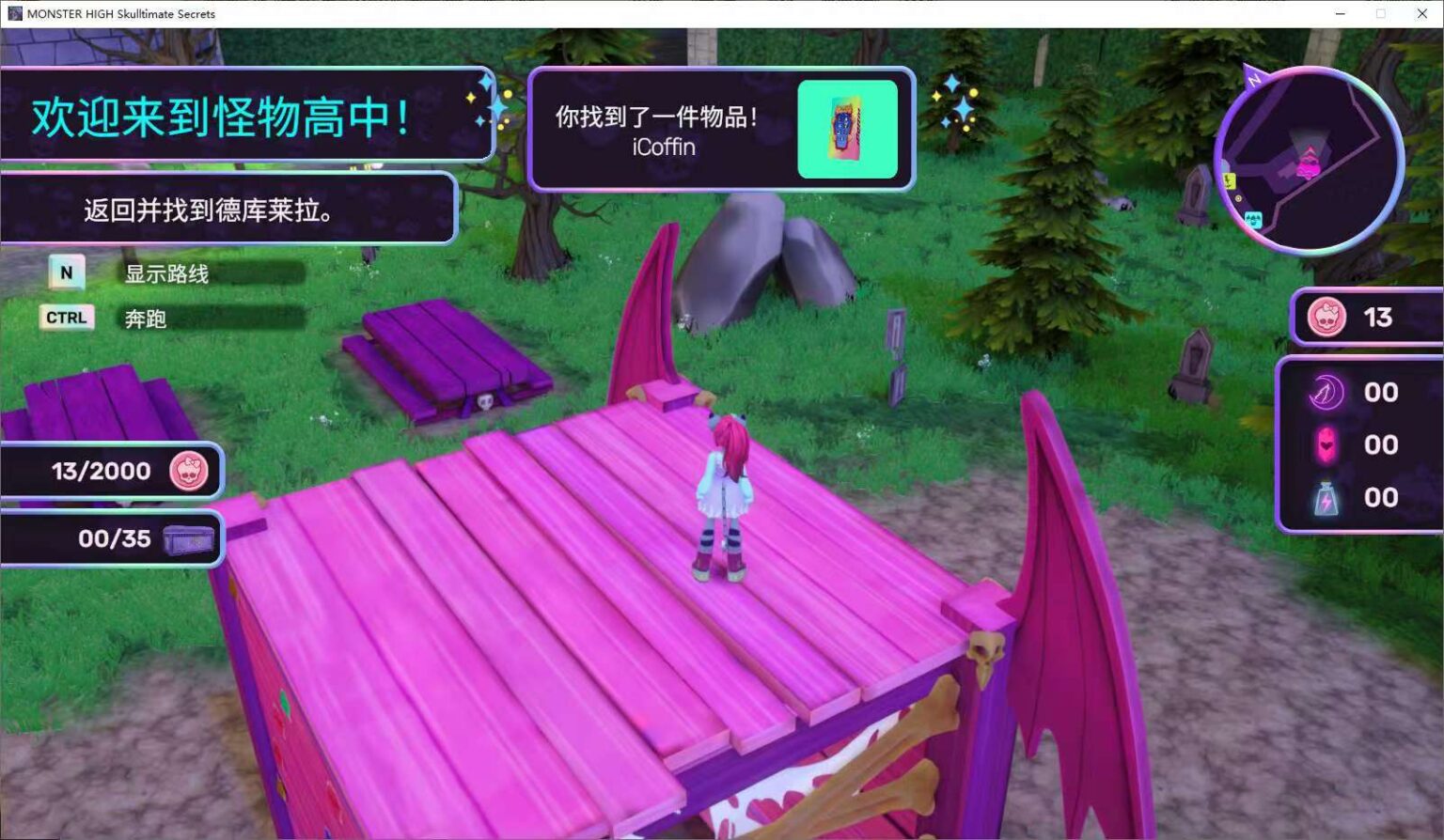Click the pink skull coin icon showing 13
Screen dimensions: 1444x840
point(1327,318)
